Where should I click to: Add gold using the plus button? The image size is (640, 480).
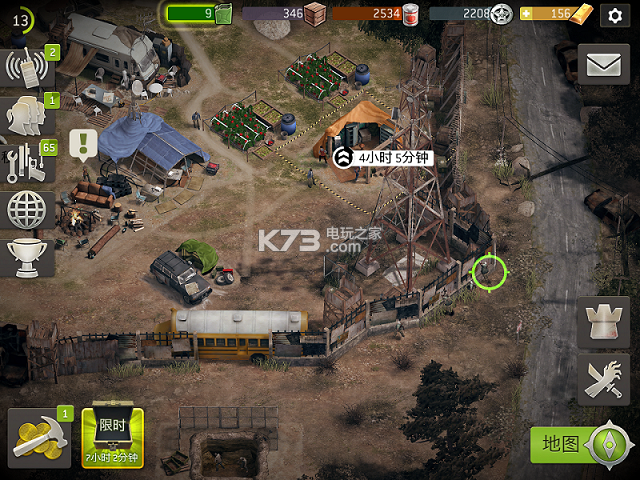pos(526,14)
